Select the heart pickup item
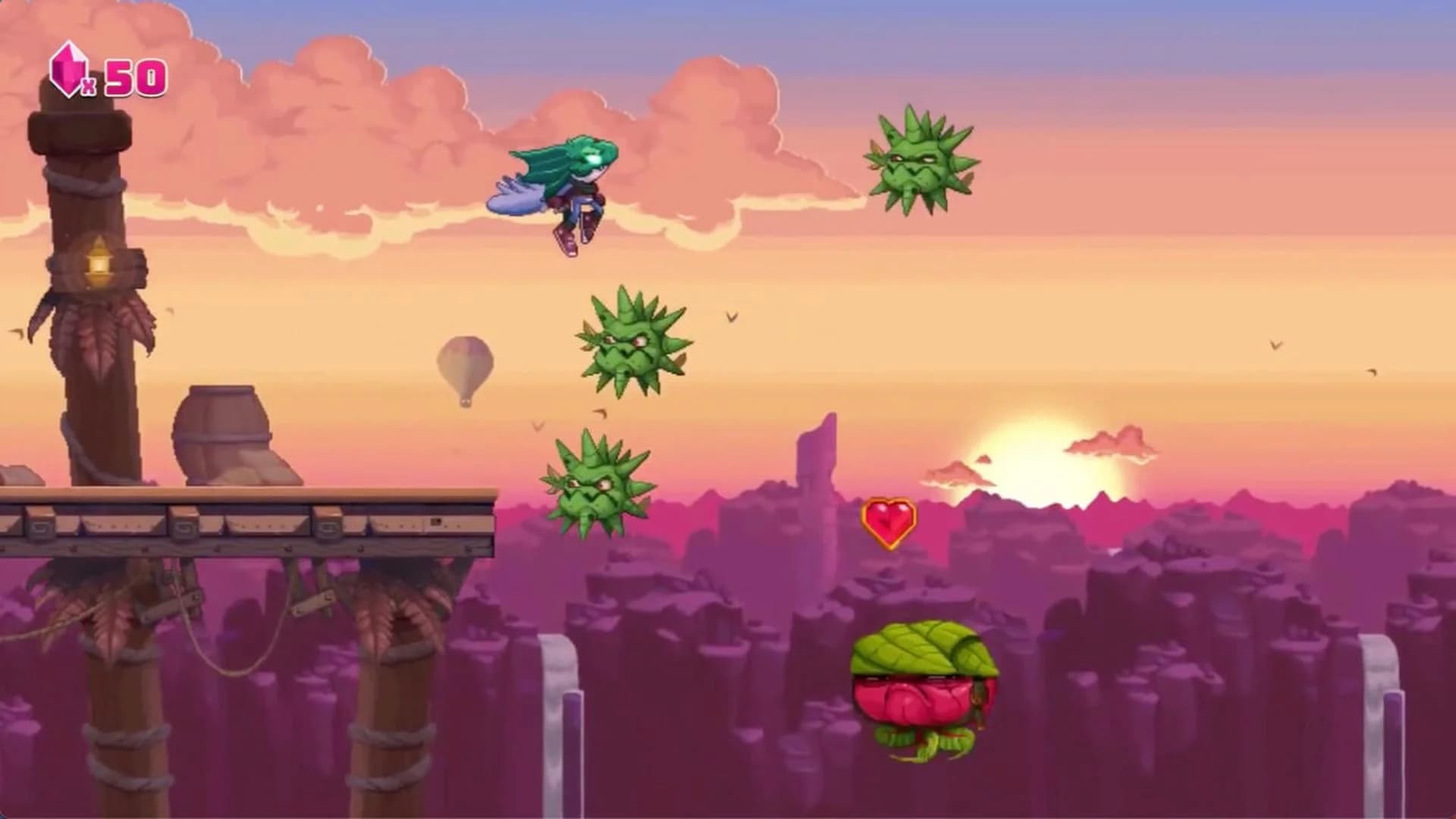Screen dimensions: 1456x819 pos(887,523)
